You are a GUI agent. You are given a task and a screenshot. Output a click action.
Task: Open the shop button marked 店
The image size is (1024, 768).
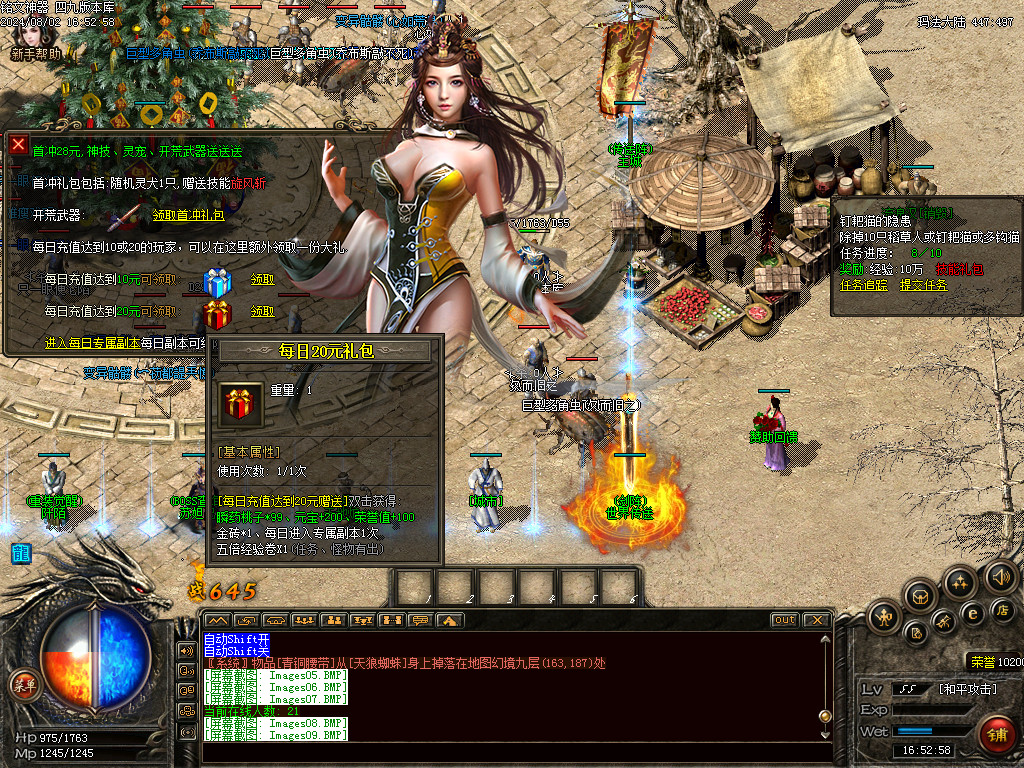[1002, 610]
